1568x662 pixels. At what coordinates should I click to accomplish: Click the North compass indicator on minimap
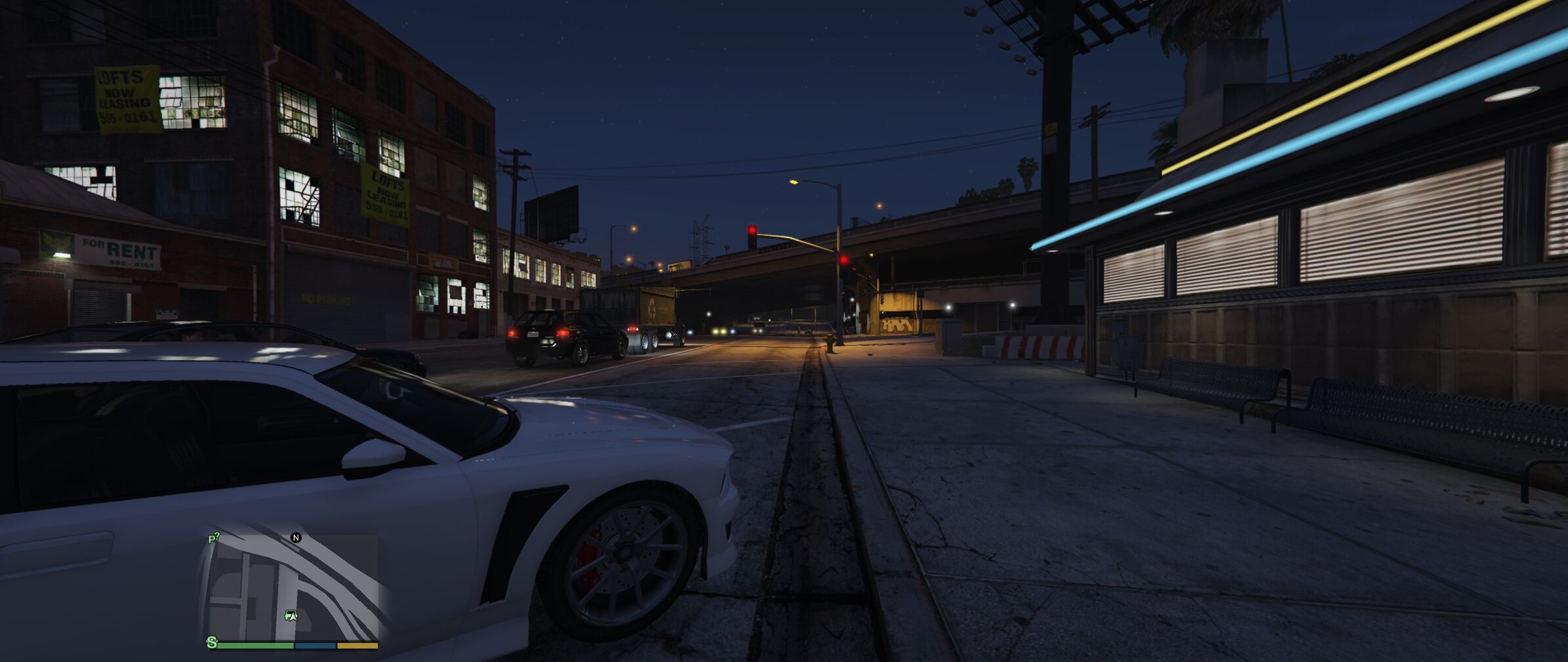(x=296, y=537)
